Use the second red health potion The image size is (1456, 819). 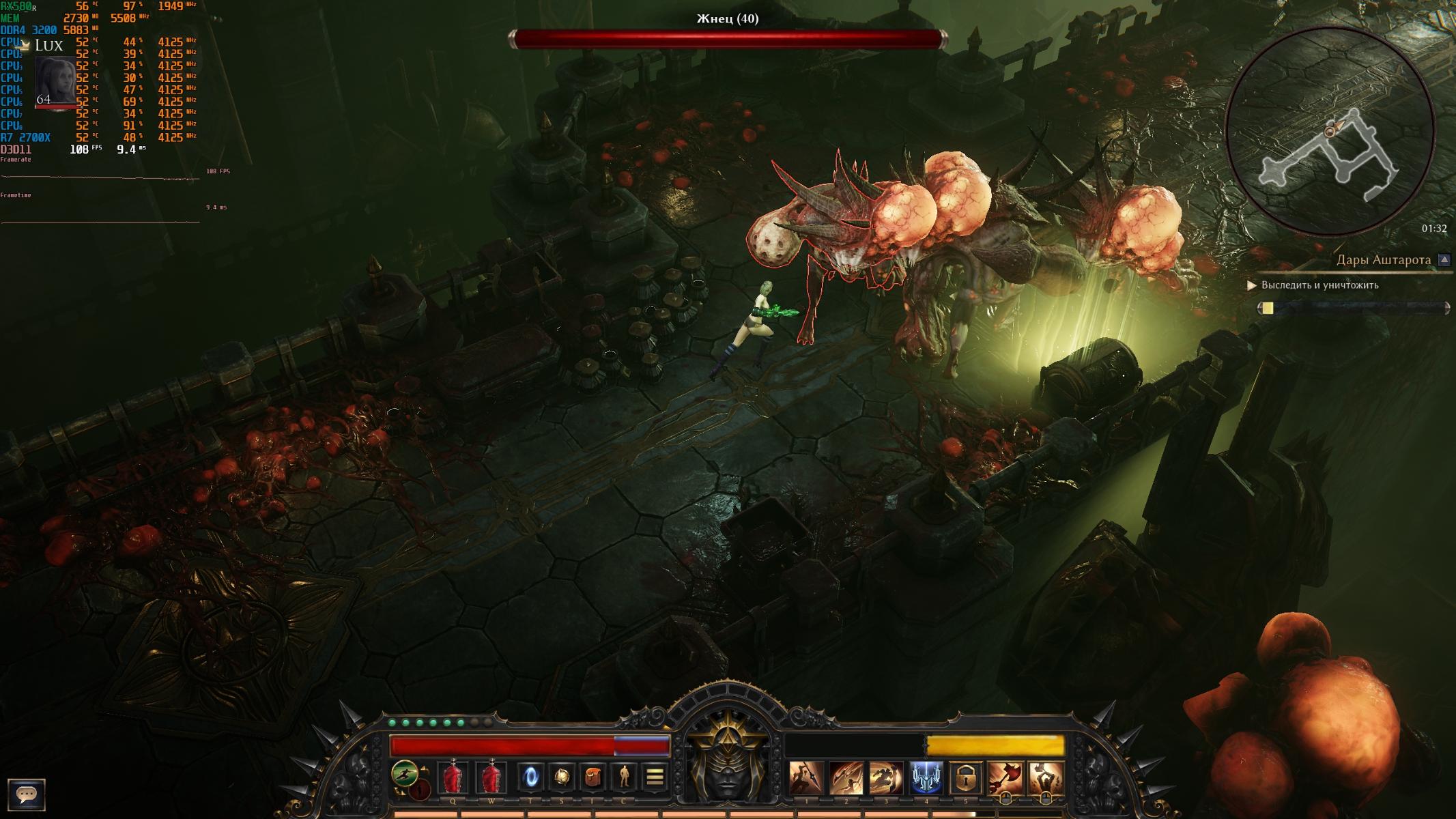491,778
